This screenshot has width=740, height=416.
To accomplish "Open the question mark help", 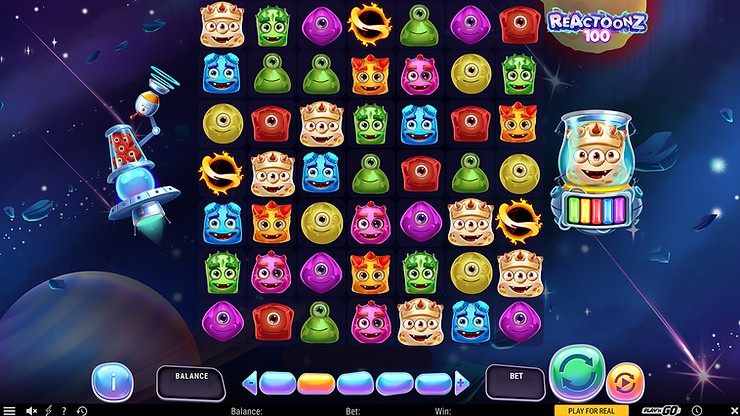I will pos(64,410).
